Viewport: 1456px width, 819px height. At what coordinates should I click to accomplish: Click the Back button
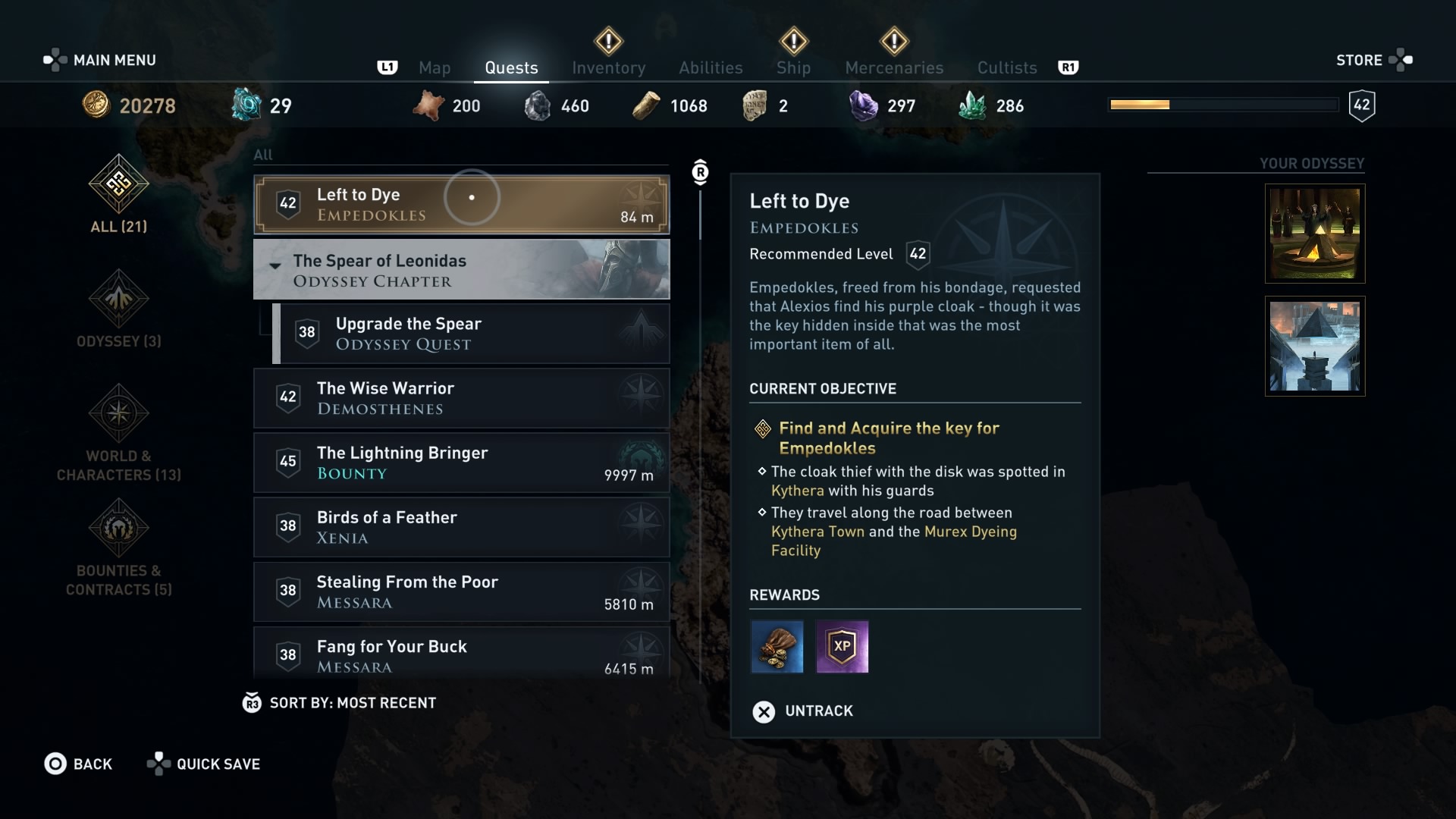(79, 764)
